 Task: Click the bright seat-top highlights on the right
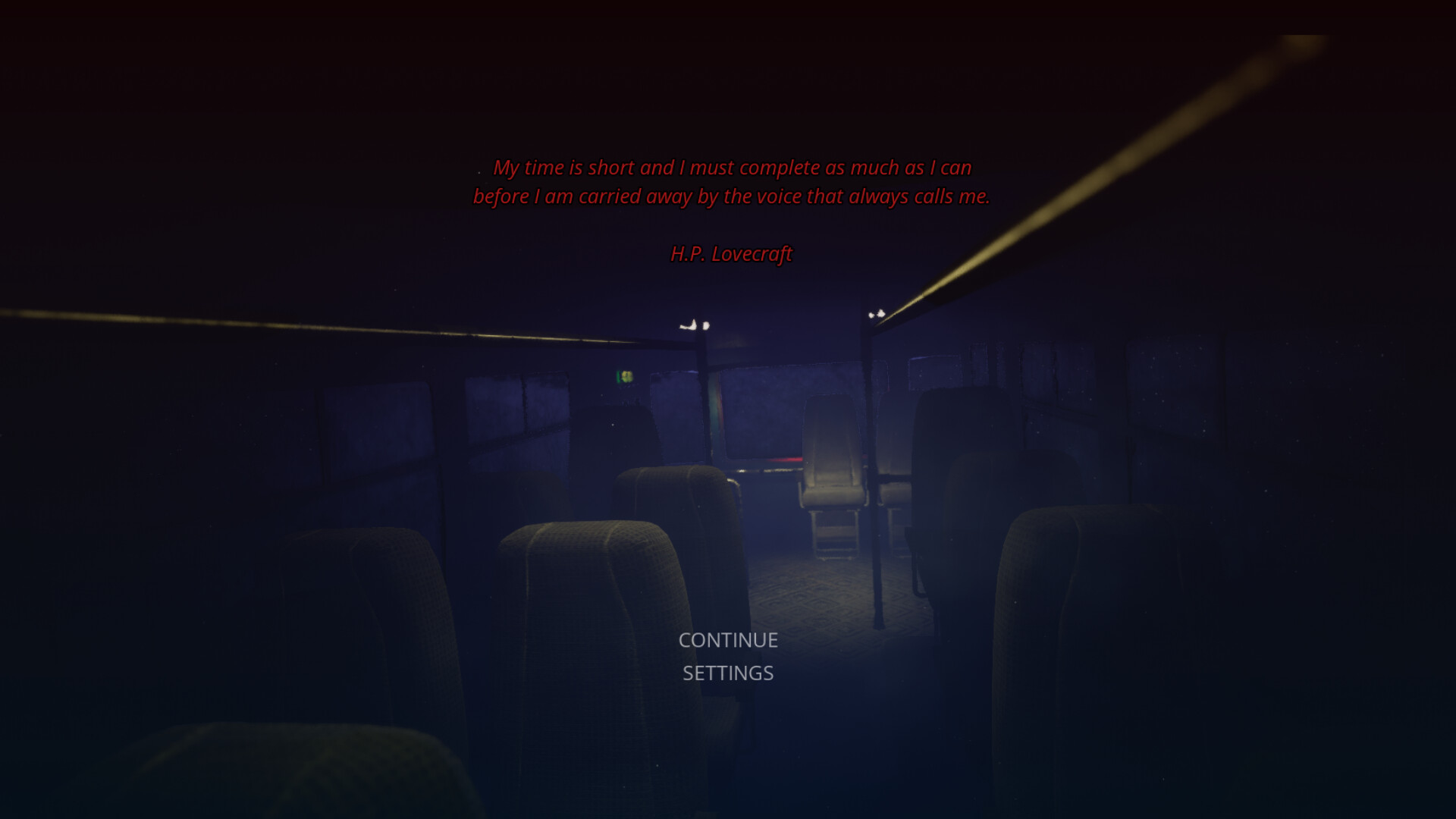pos(876,312)
